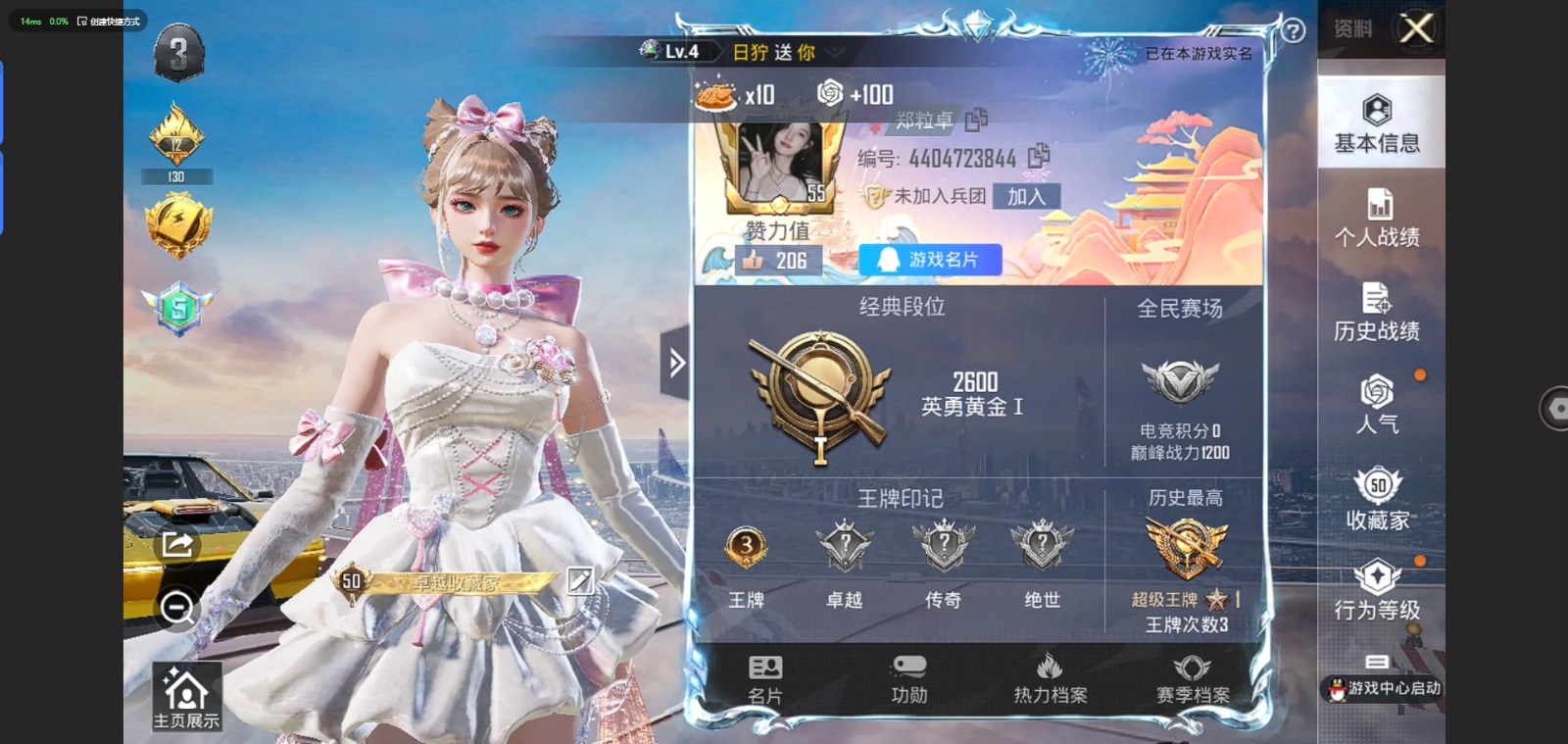Open the 行为等级 behavior level tab
This screenshot has width=1568, height=744.
tap(1377, 590)
